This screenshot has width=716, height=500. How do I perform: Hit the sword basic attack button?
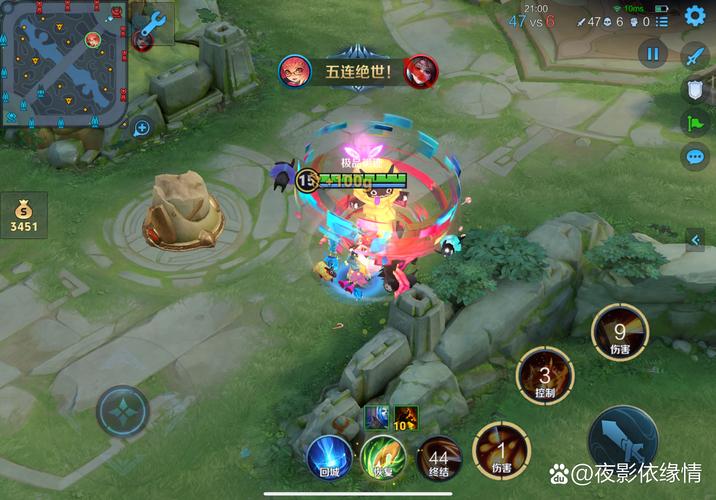pos(623,441)
